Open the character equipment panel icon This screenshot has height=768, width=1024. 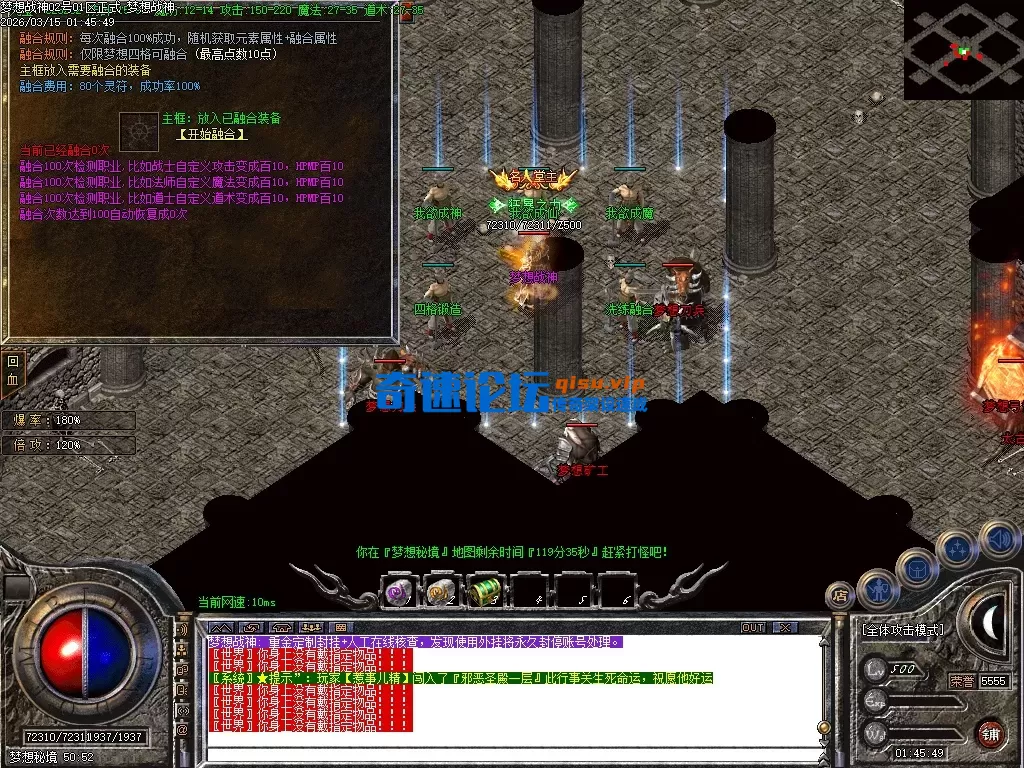(878, 589)
